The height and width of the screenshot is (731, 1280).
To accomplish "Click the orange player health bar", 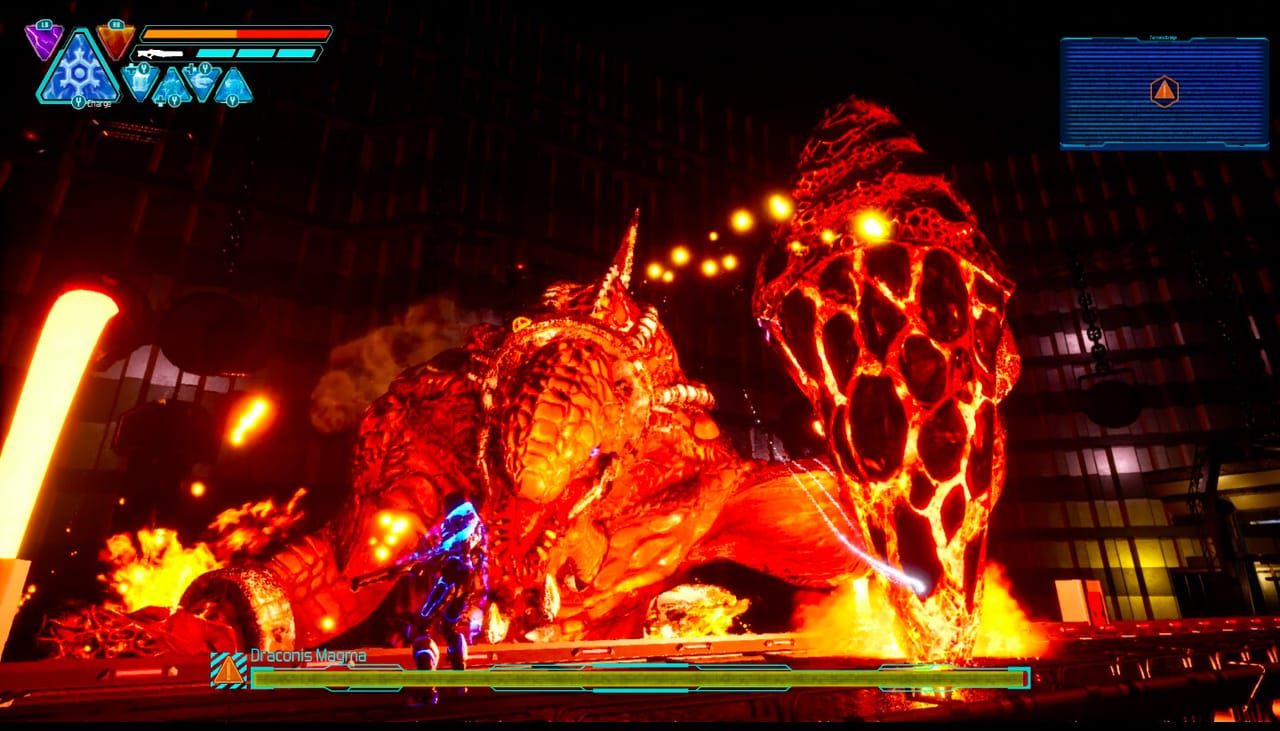I will click(x=234, y=35).
